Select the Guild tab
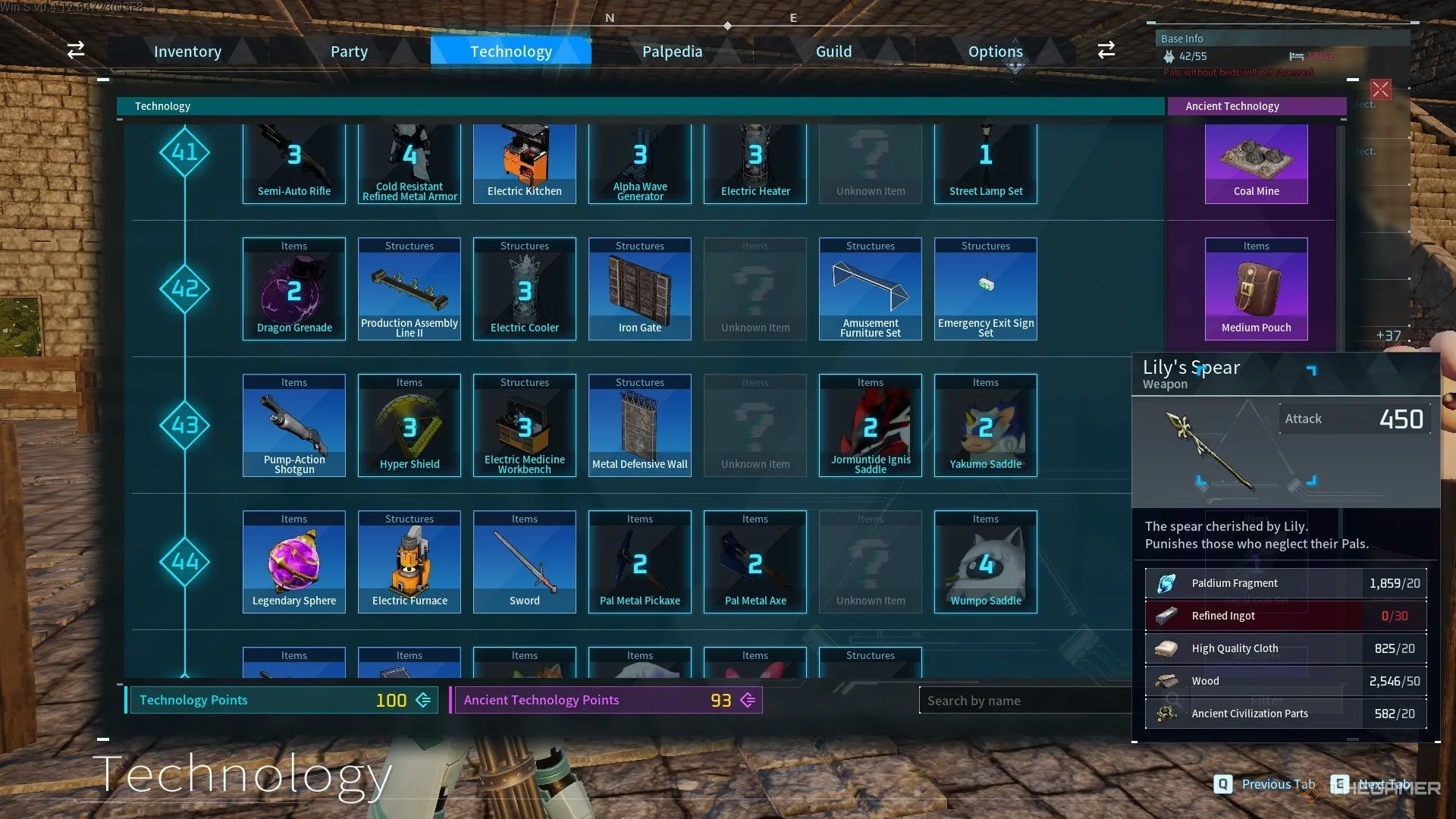 coord(833,52)
